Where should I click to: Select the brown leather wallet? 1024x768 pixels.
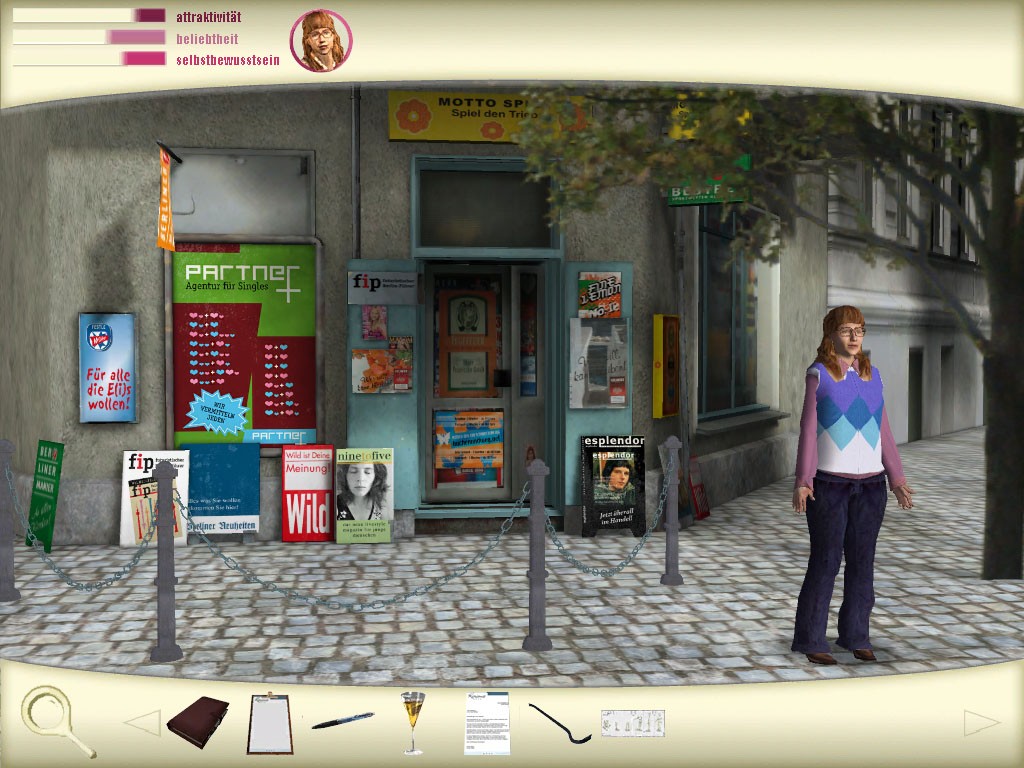pos(197,720)
